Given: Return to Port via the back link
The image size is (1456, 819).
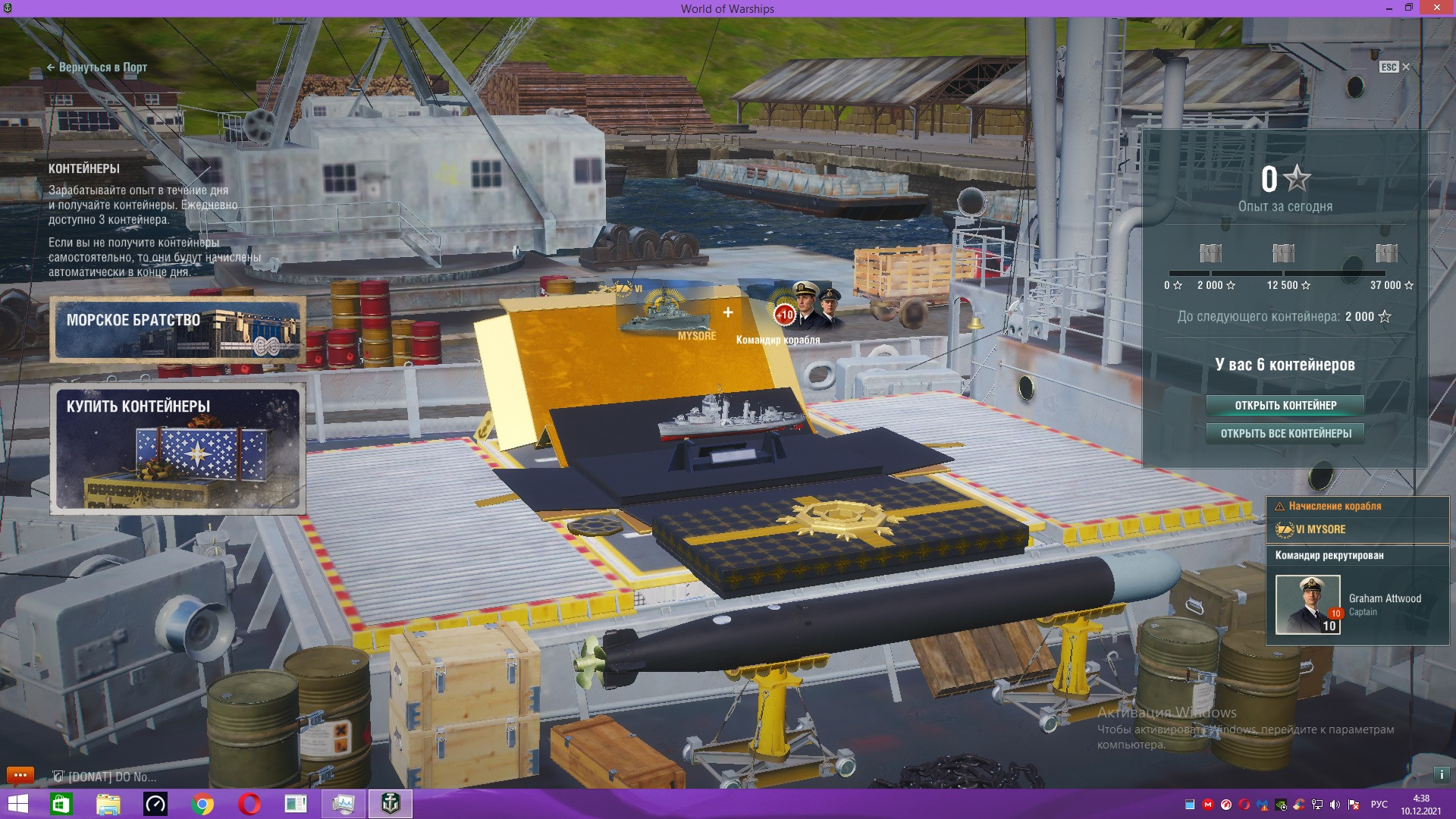Looking at the screenshot, I should 97,67.
